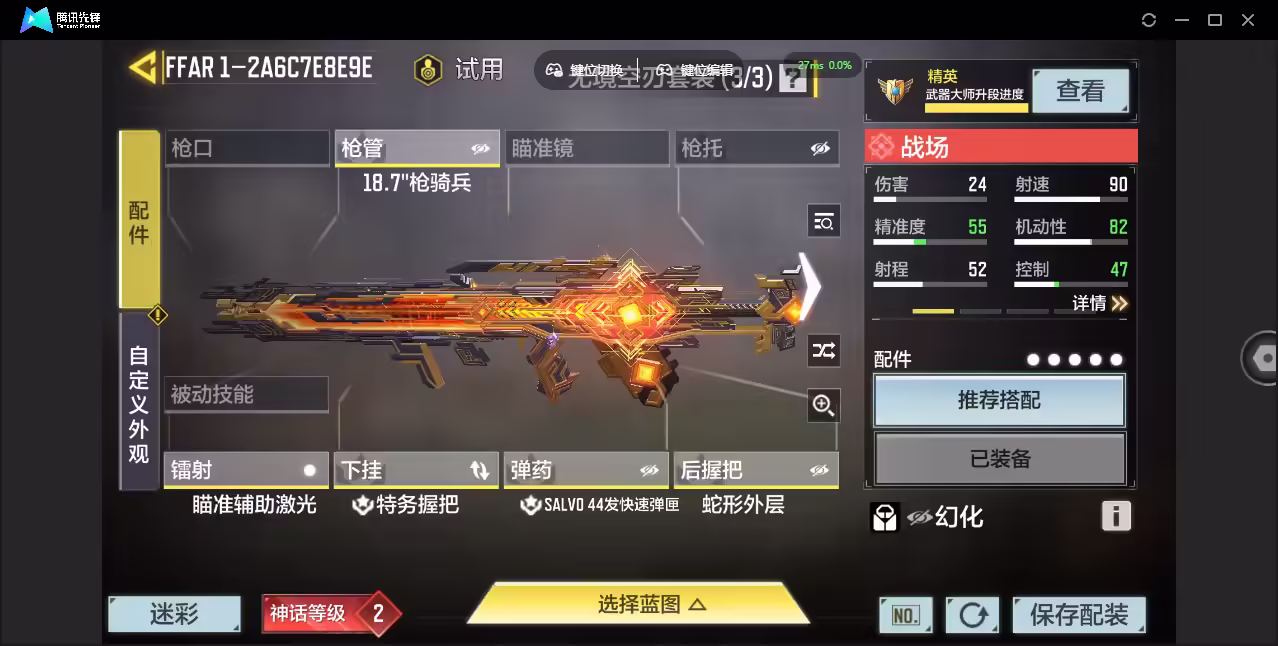The width and height of the screenshot is (1278, 646).
Task: Select the 枪口 muzzle attachment slot
Action: (x=247, y=148)
